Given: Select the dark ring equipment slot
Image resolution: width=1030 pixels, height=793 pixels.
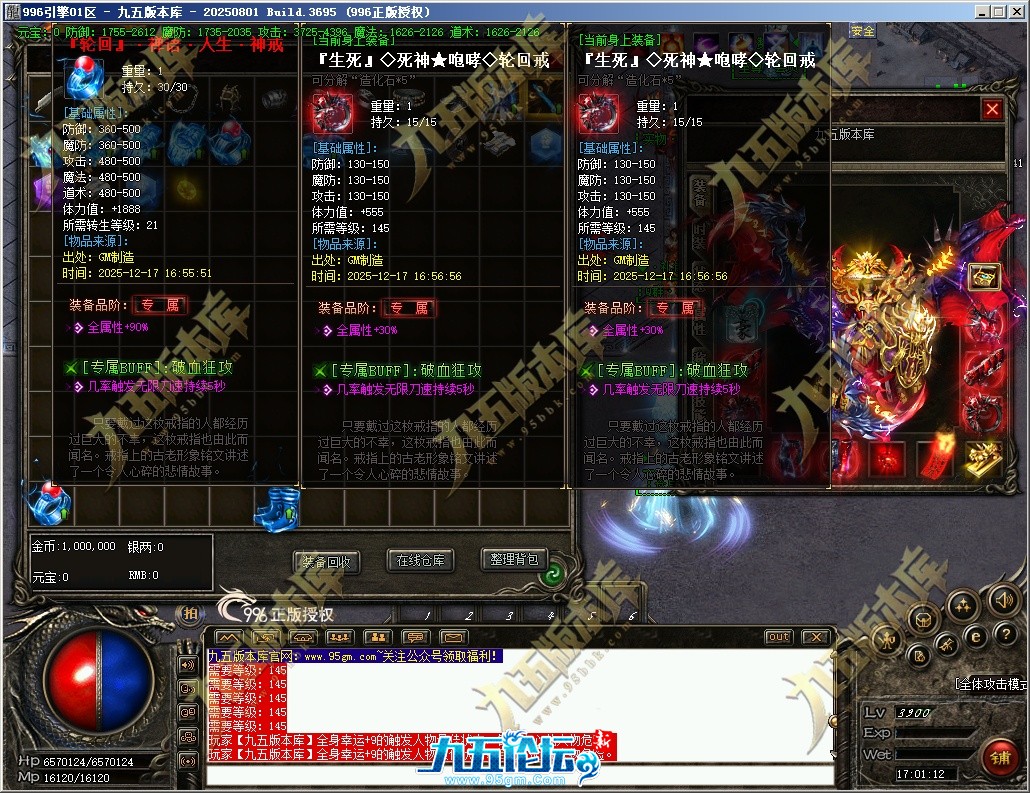Looking at the screenshot, I should coord(985,410).
